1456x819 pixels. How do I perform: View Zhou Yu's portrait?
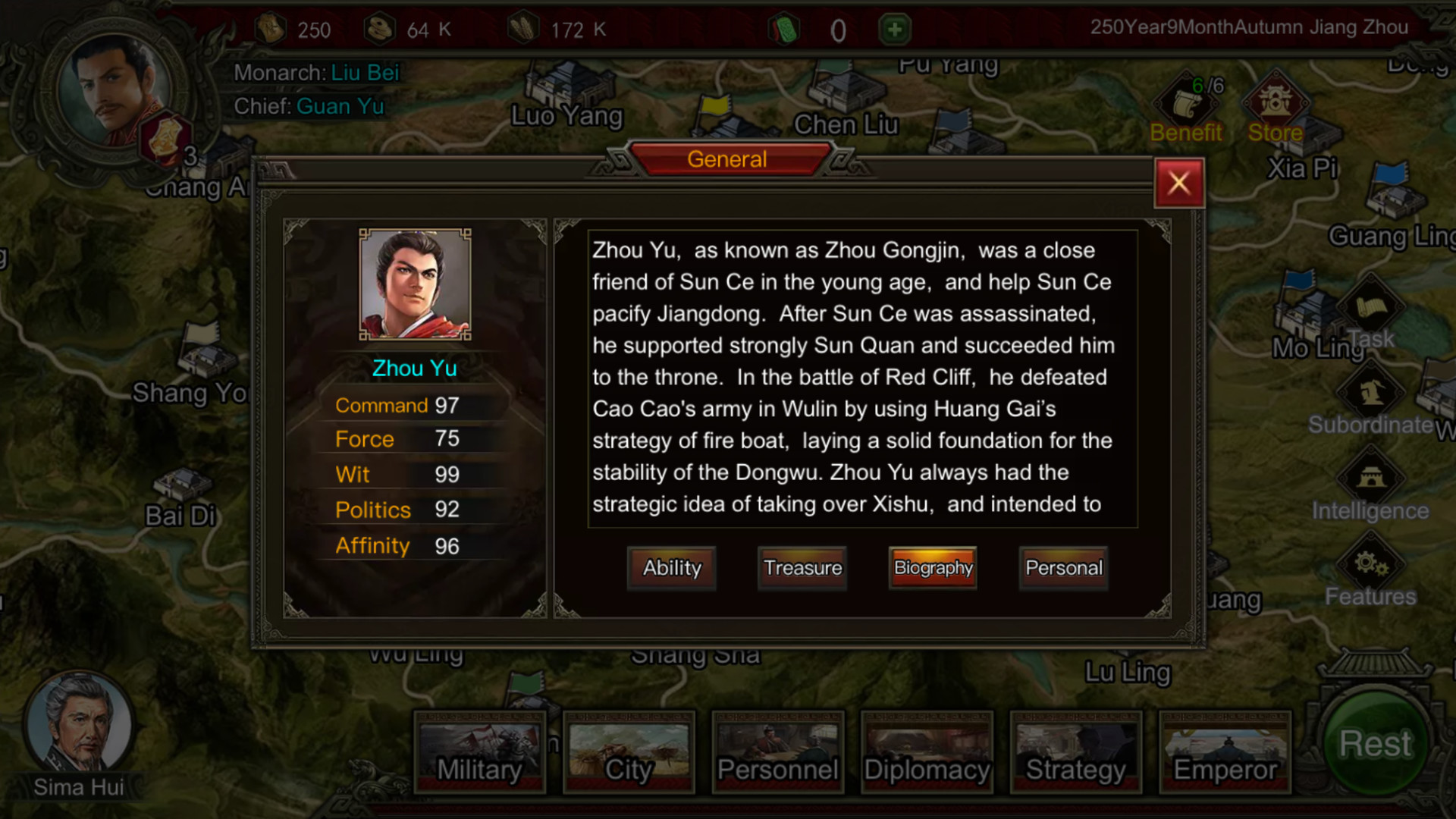415,284
